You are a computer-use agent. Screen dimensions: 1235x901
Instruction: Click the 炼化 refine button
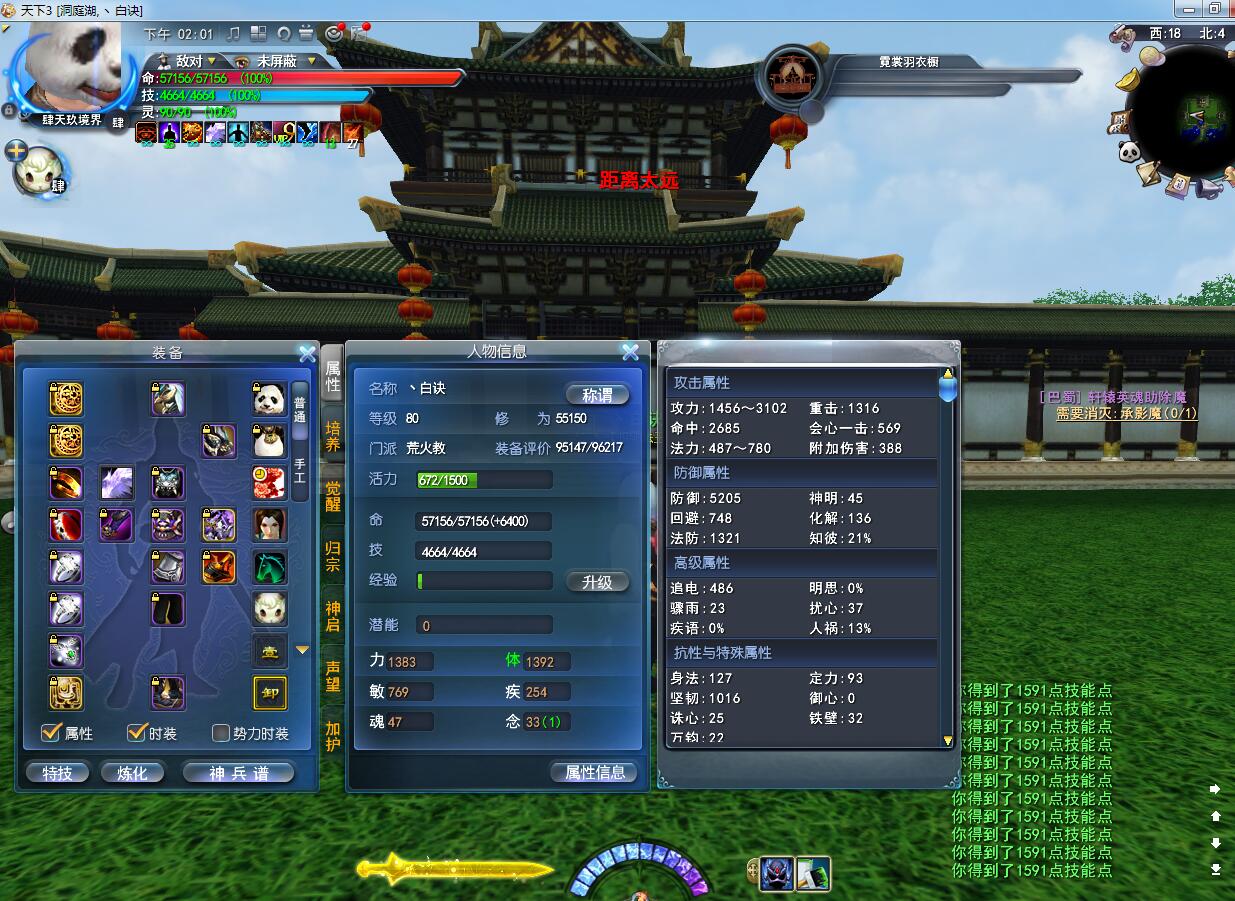pyautogui.click(x=132, y=773)
